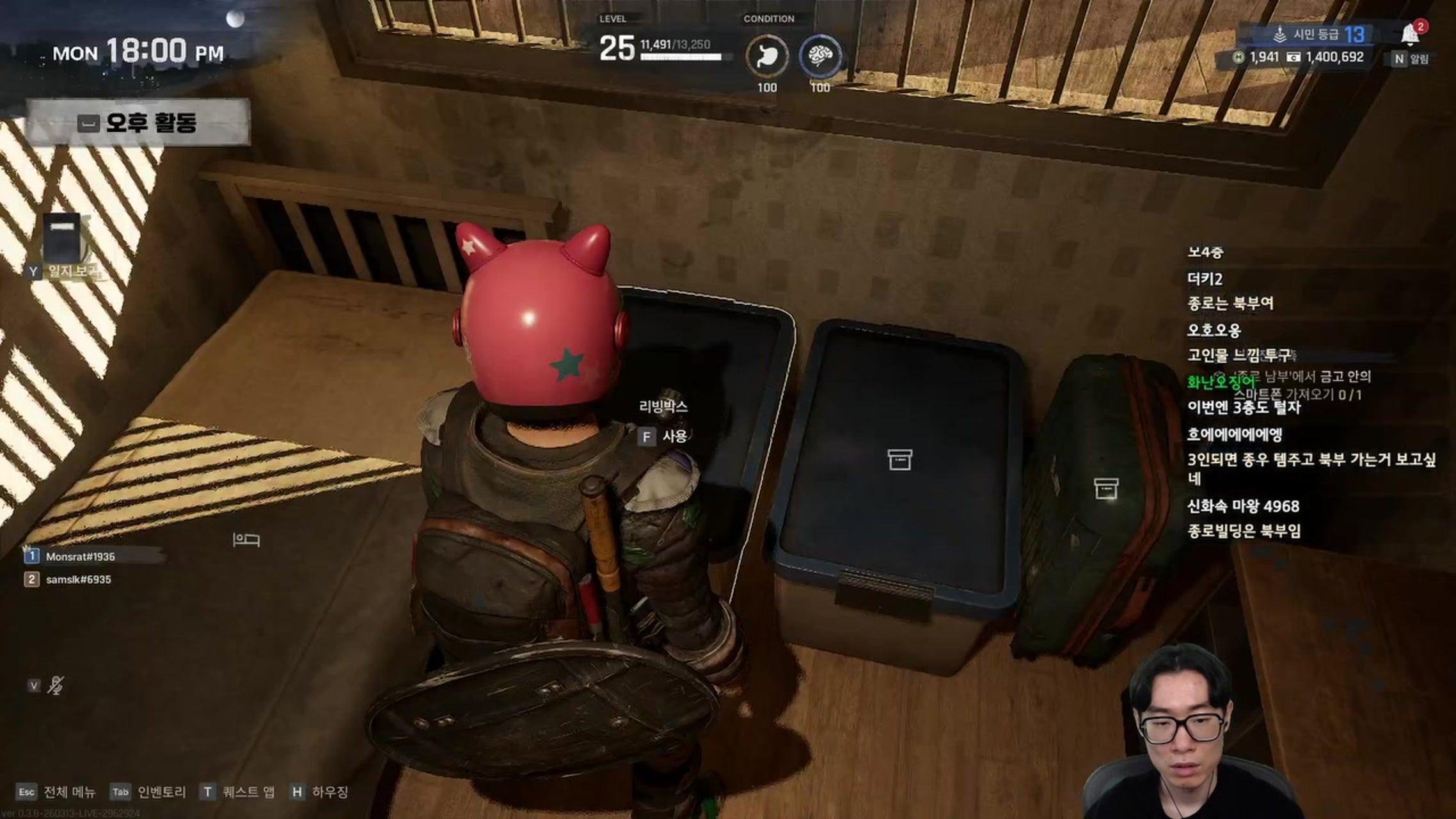
Task: Select party member samslk#6935
Action: click(x=78, y=580)
